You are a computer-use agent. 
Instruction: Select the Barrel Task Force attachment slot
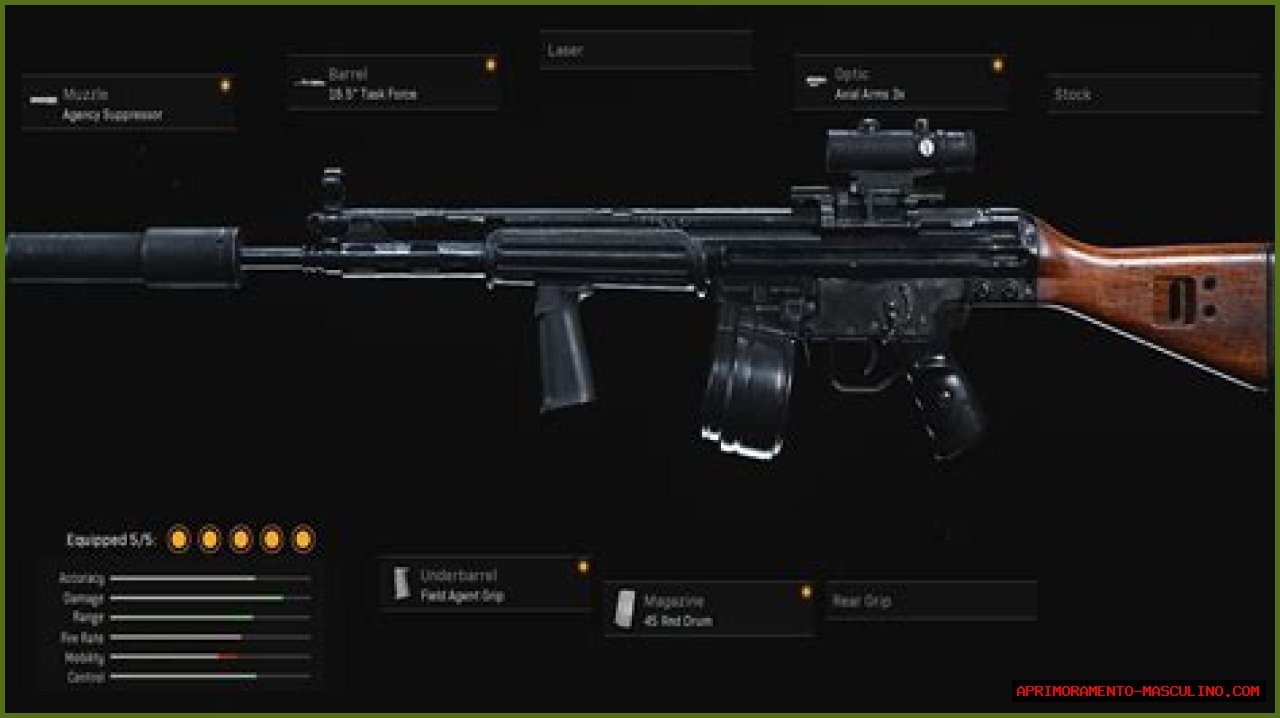click(393, 84)
